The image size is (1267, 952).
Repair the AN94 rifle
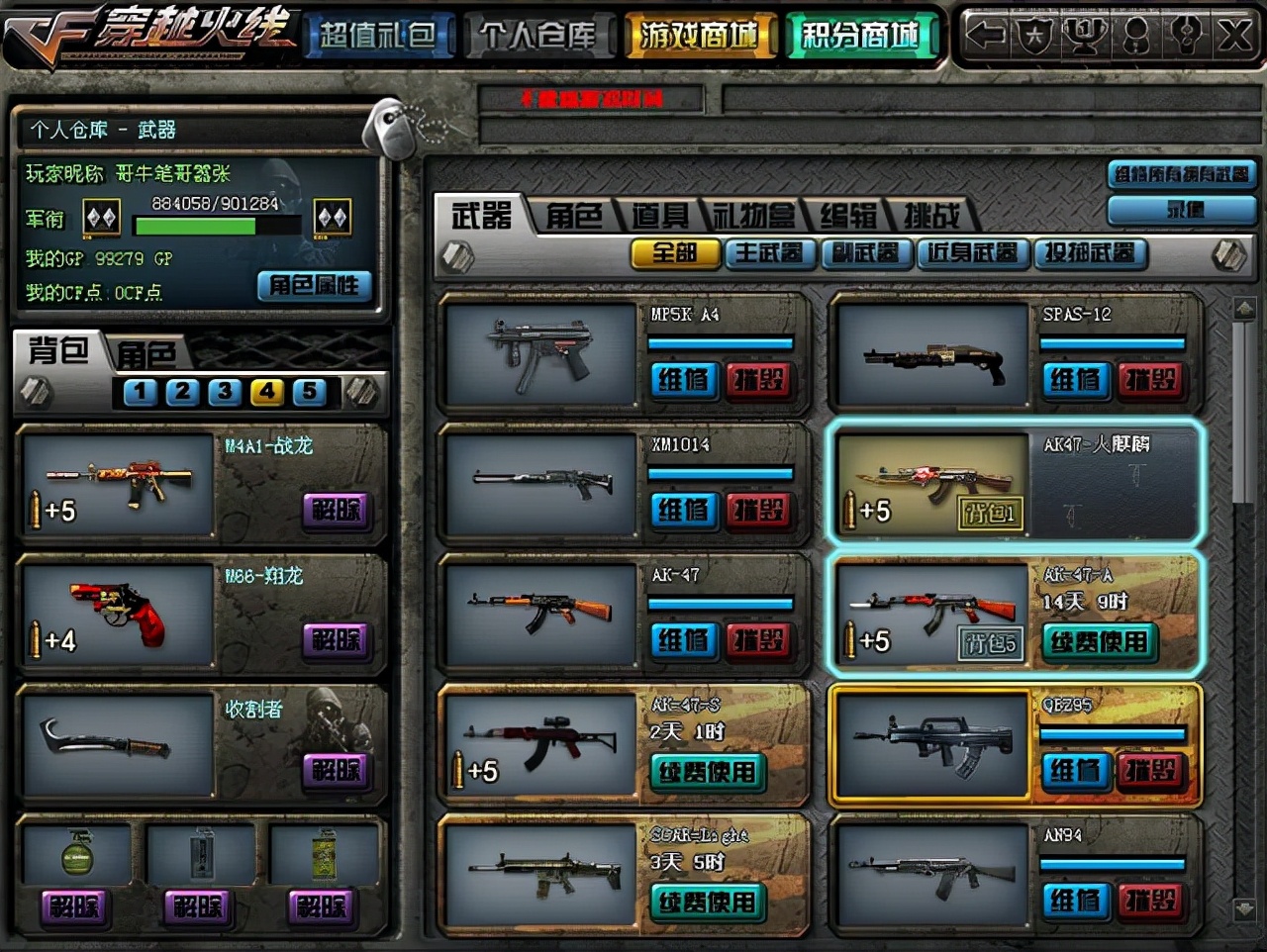1074,901
